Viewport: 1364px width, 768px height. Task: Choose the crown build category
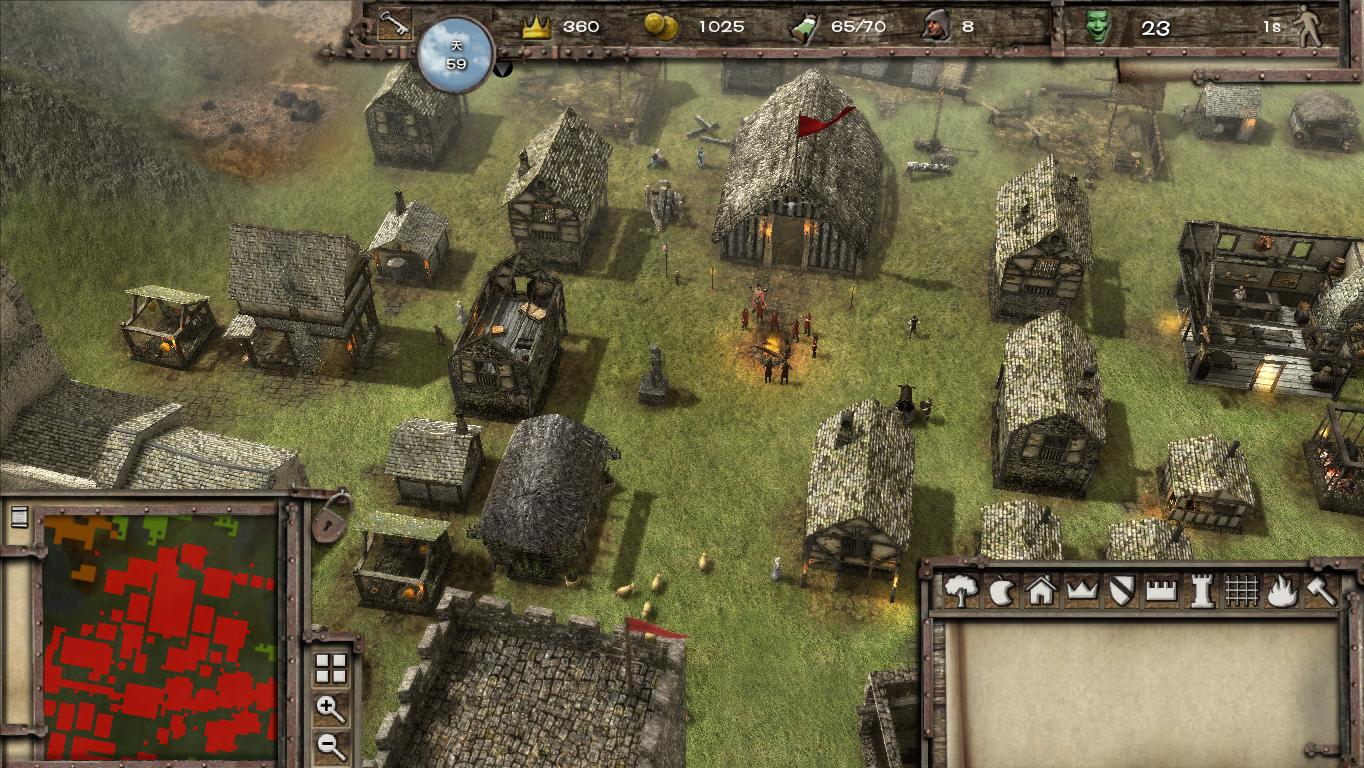pos(1082,591)
